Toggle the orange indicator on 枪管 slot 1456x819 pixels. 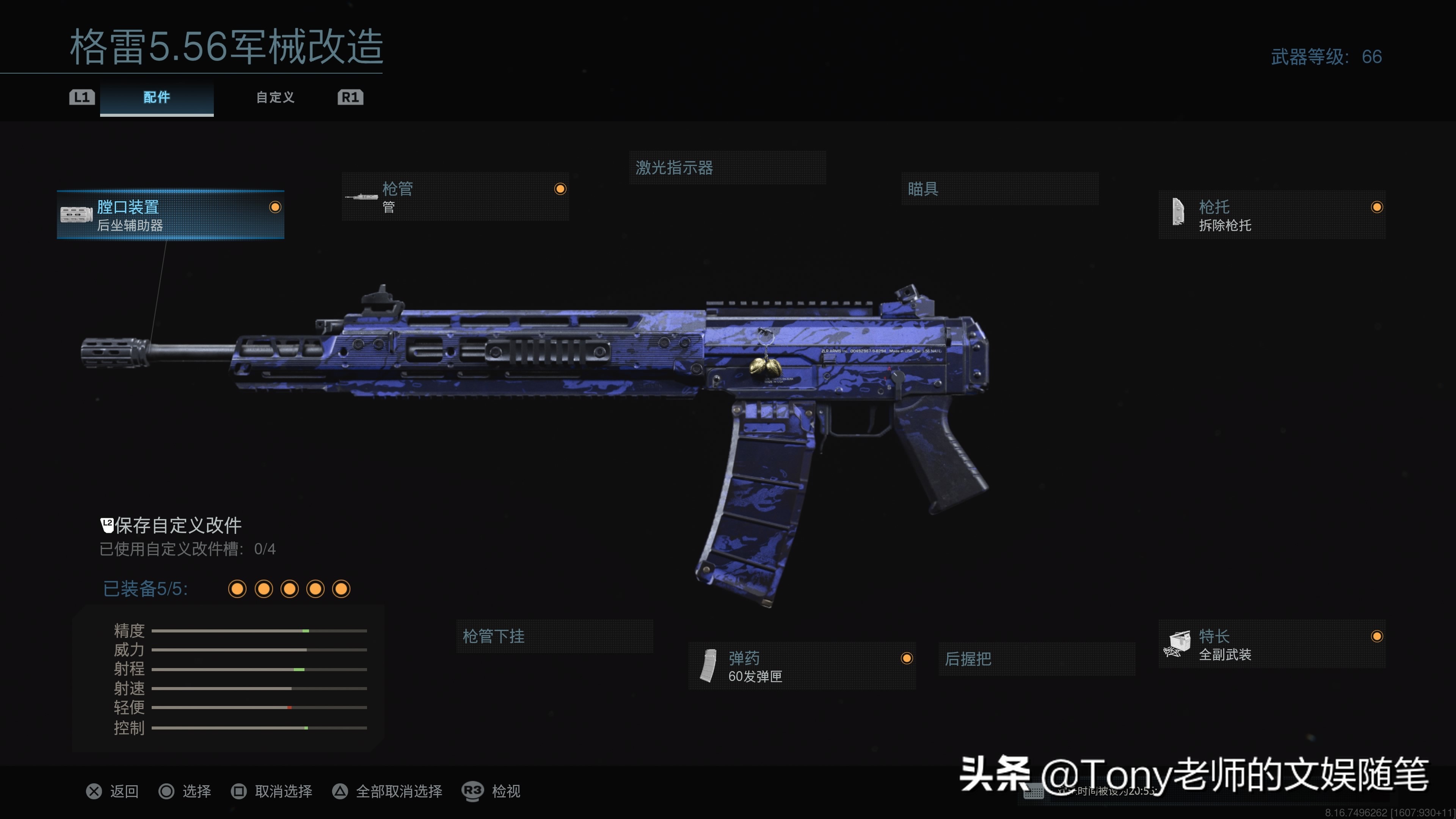(560, 189)
